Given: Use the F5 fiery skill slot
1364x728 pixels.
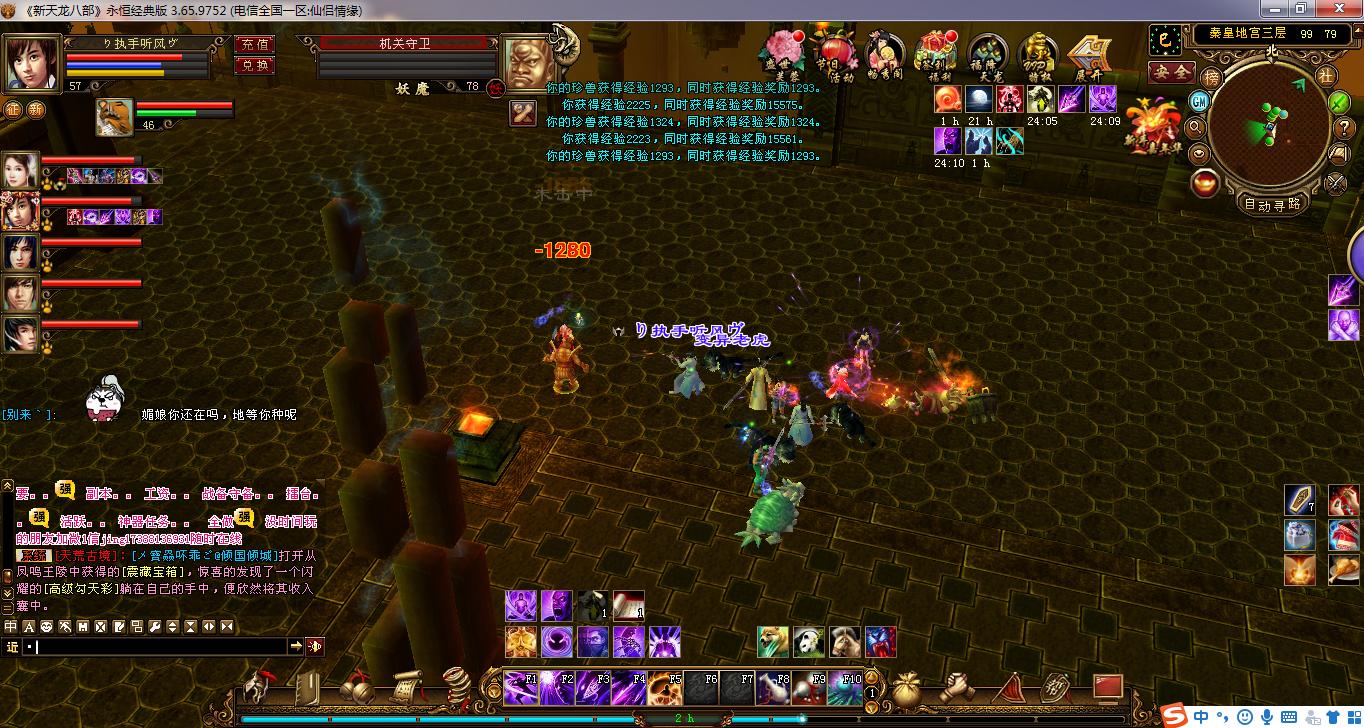Looking at the screenshot, I should 664,688.
